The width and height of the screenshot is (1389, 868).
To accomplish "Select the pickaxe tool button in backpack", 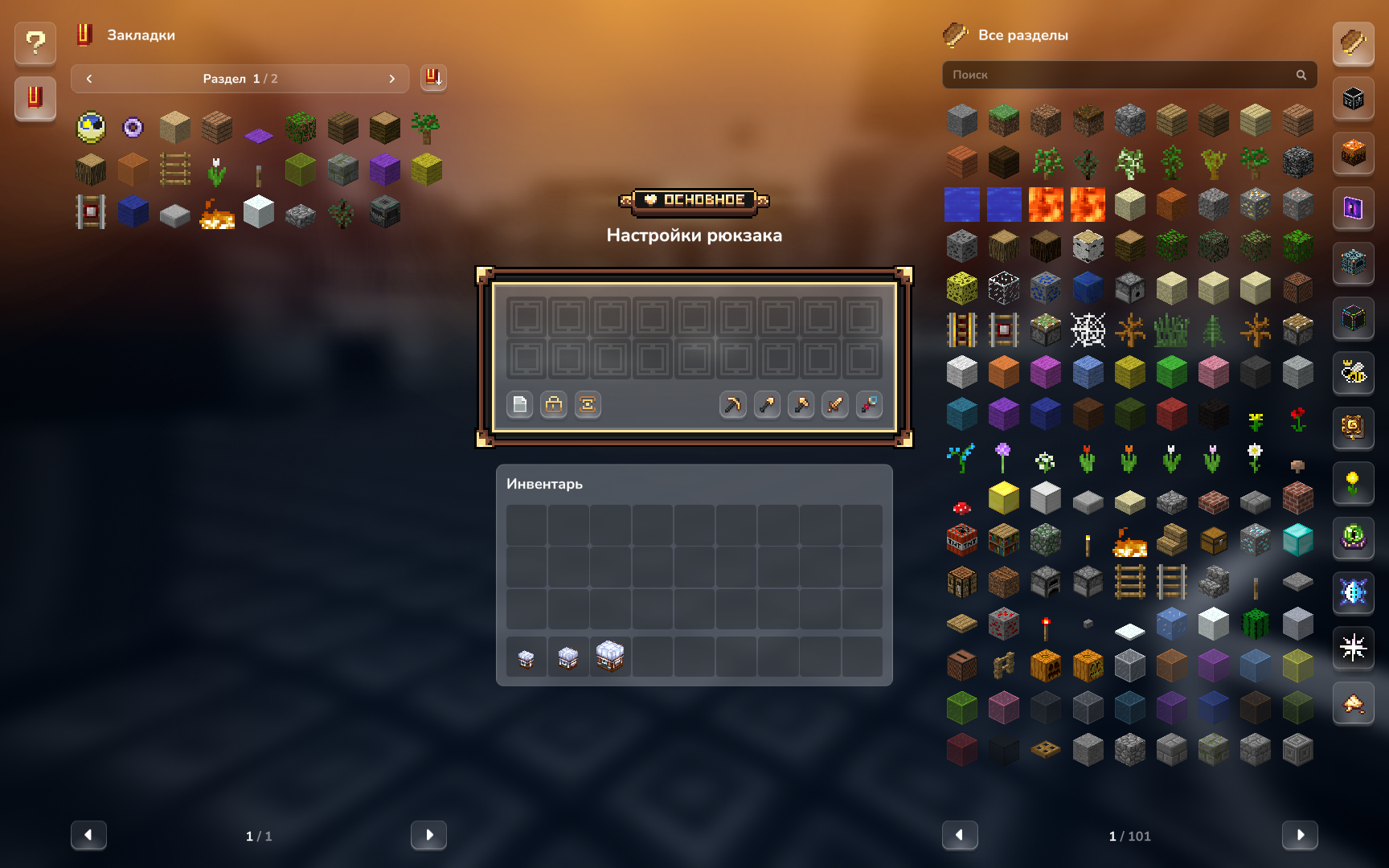I will click(x=732, y=404).
